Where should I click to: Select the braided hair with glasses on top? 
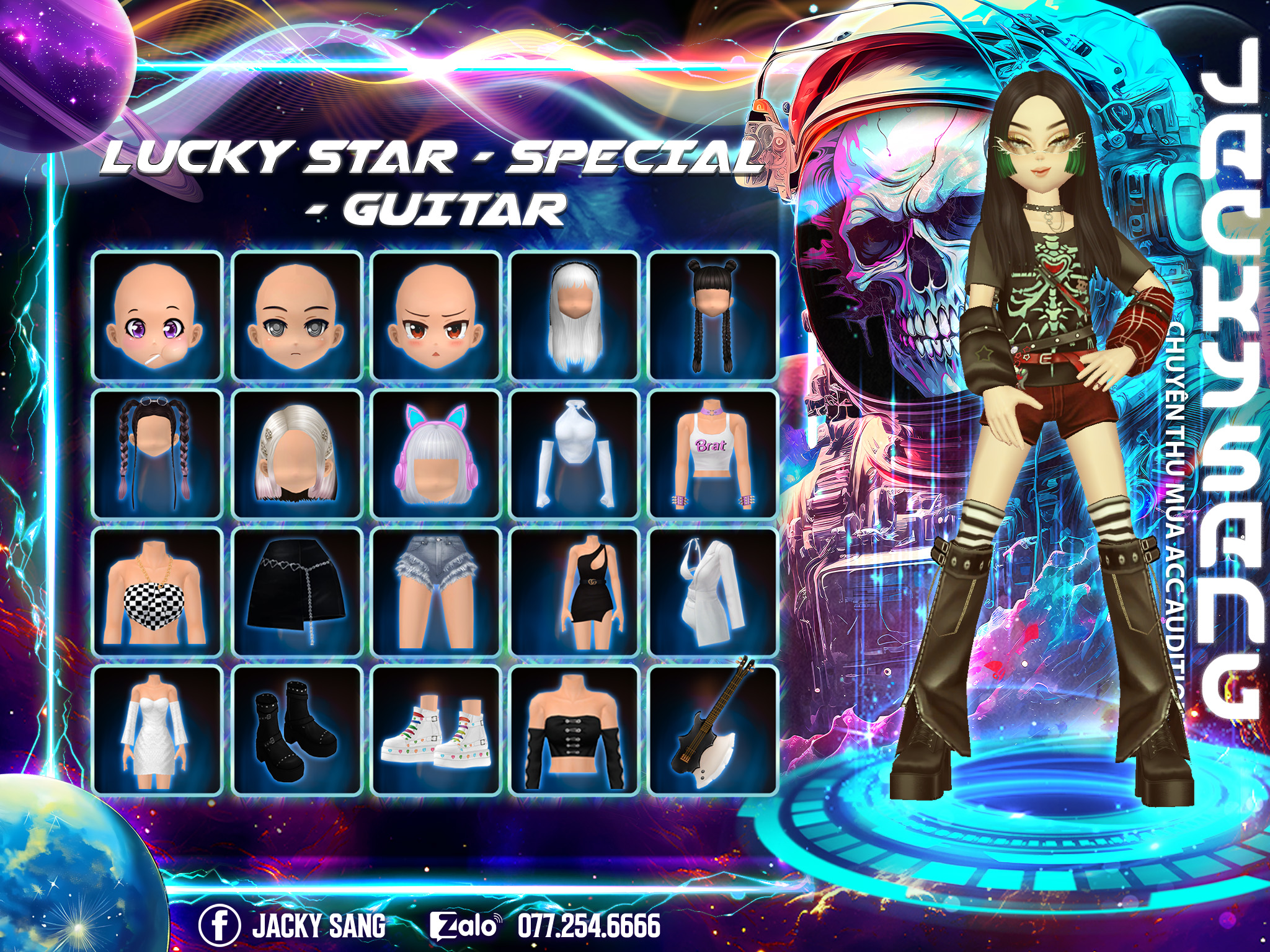point(158,455)
